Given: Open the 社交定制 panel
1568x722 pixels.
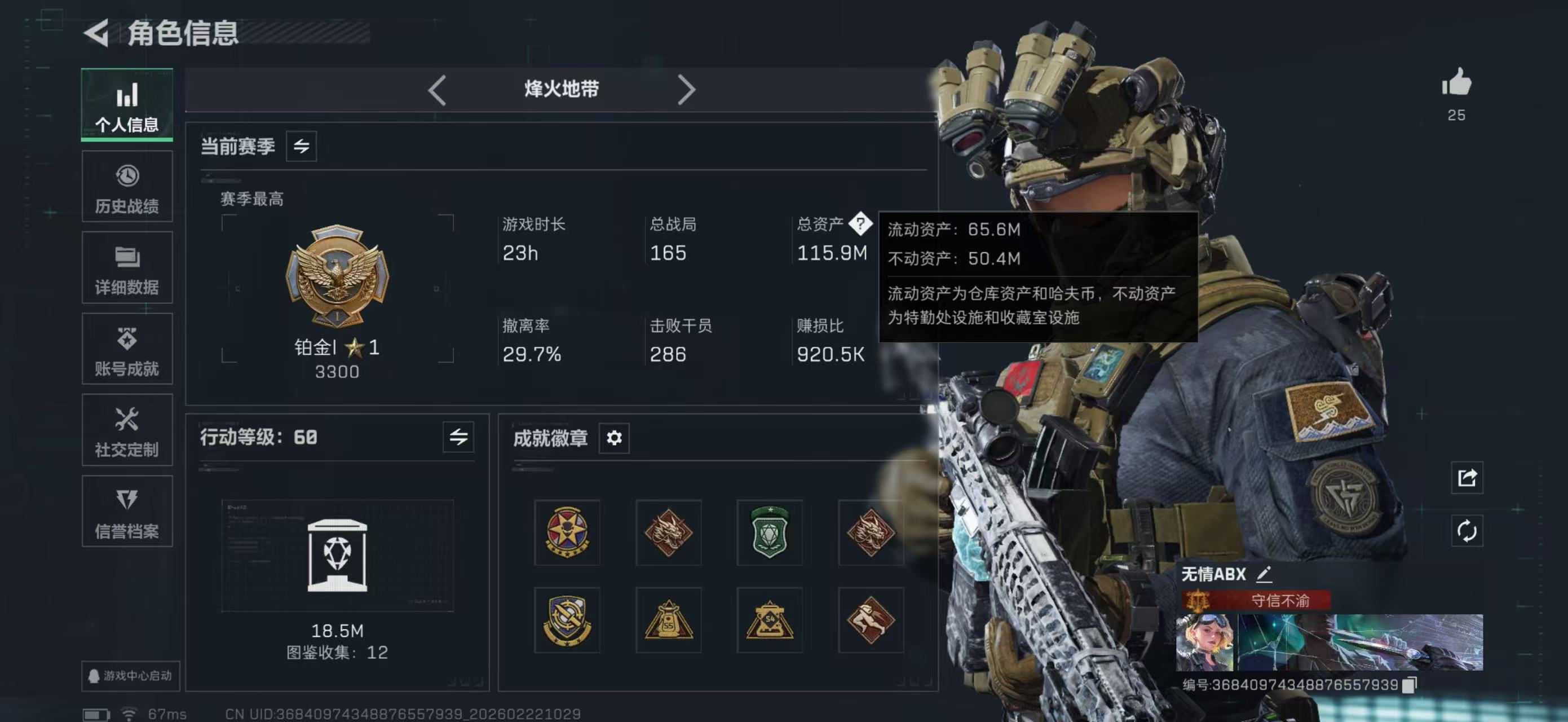Looking at the screenshot, I should point(127,430).
